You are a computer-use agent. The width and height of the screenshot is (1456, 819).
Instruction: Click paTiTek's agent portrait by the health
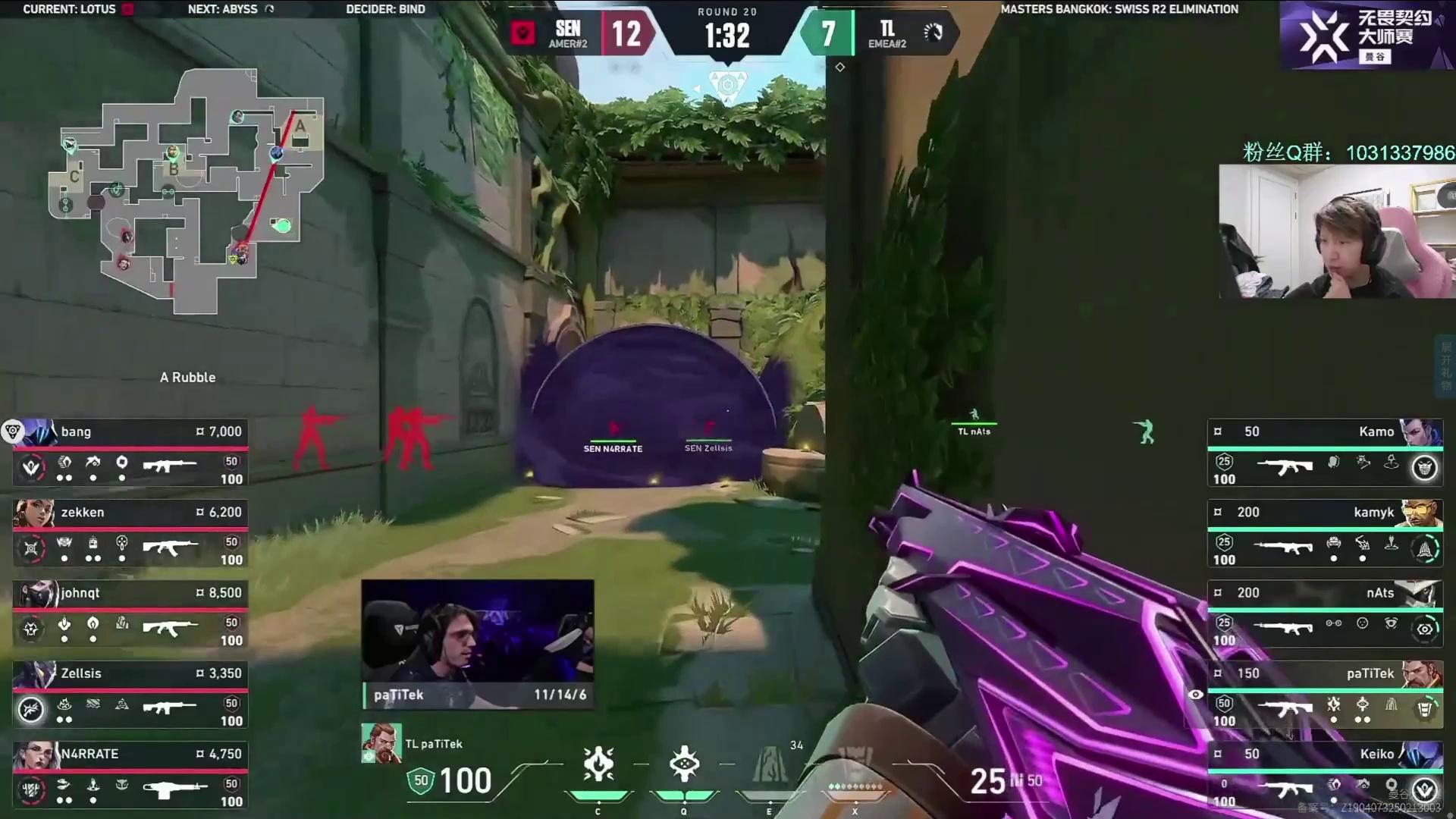(381, 743)
